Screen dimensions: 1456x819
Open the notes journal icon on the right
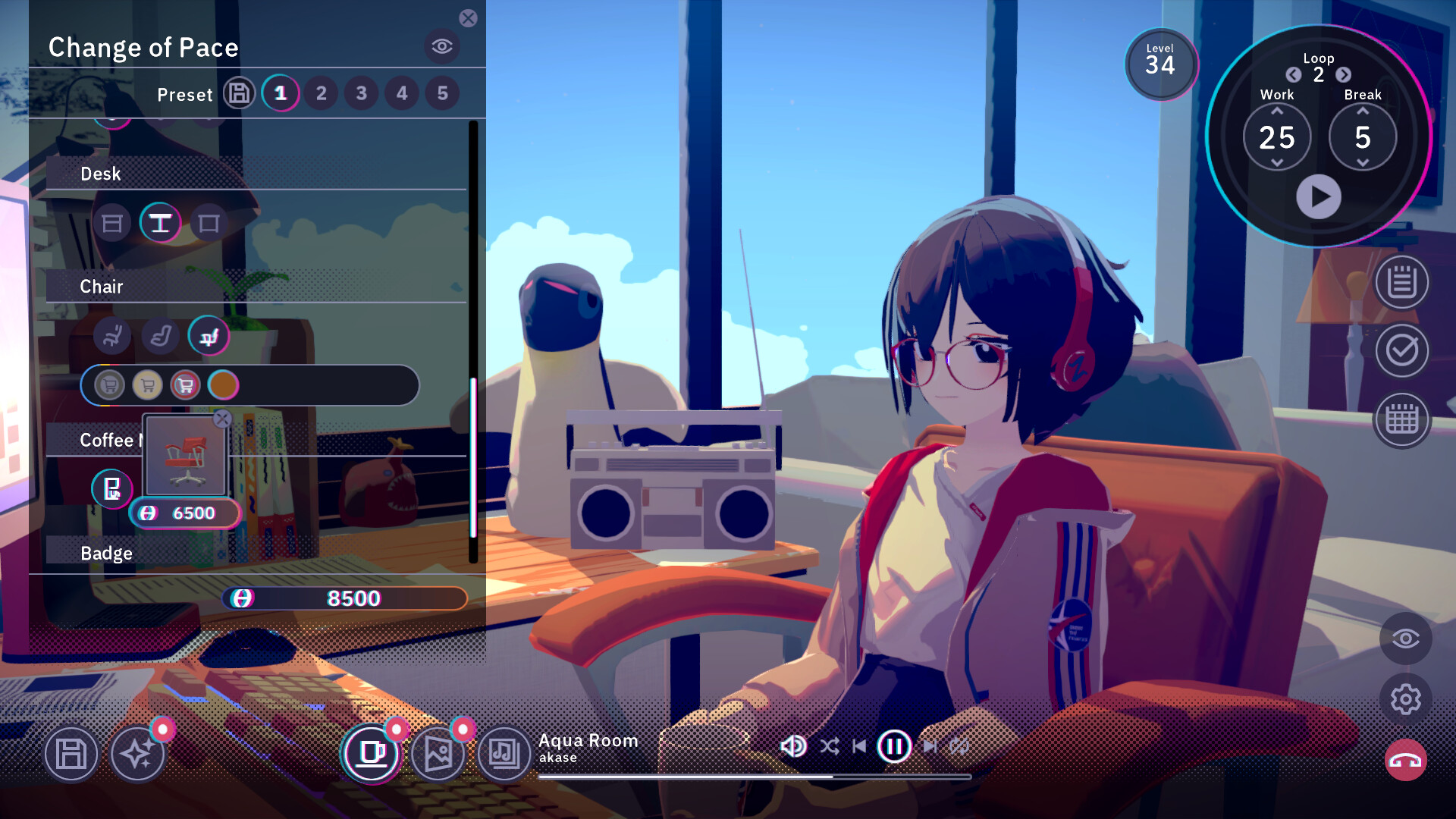pyautogui.click(x=1401, y=282)
